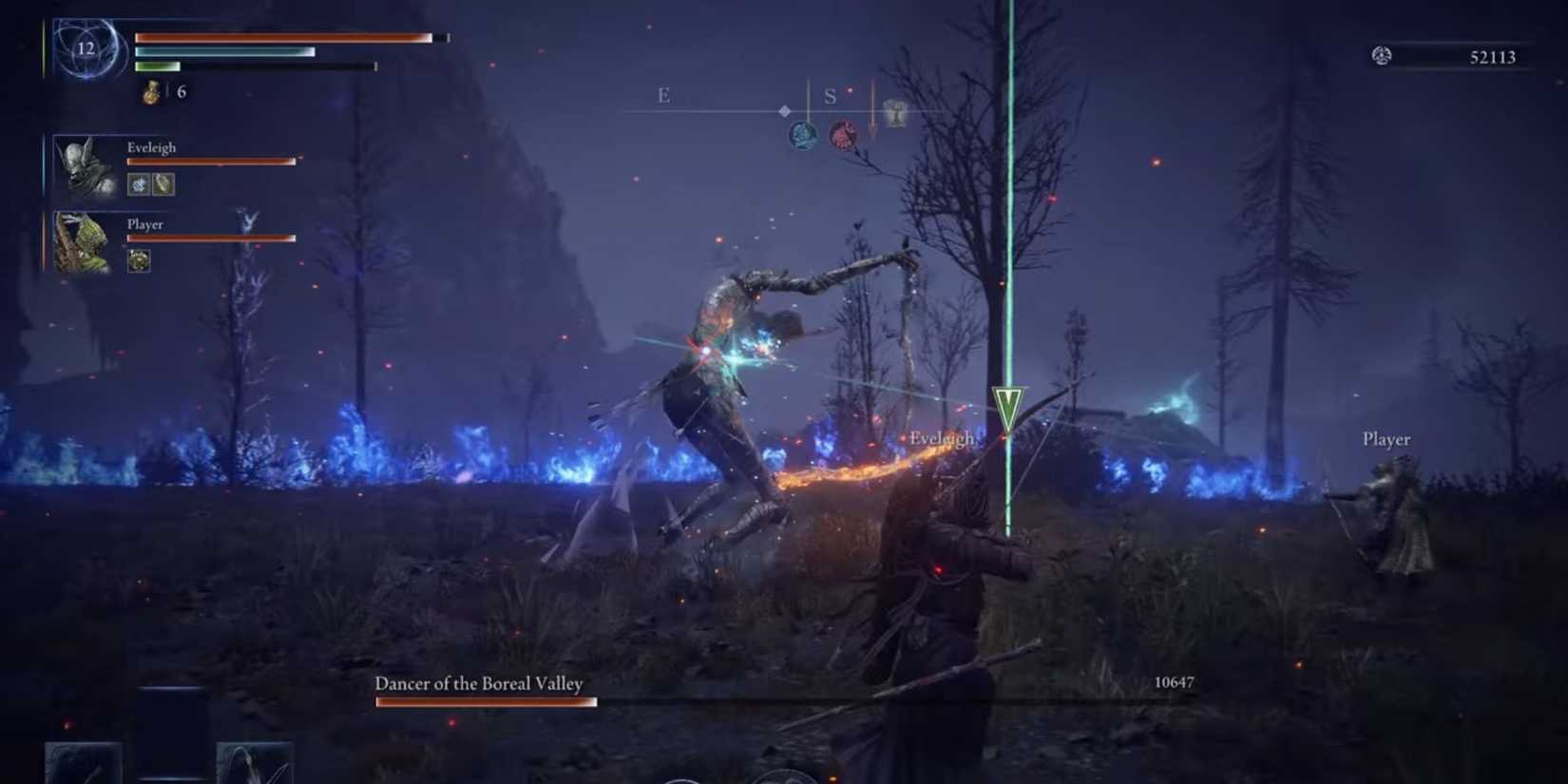Click the E direction letter on the compass
Screen dimensions: 1568x784
pyautogui.click(x=661, y=95)
